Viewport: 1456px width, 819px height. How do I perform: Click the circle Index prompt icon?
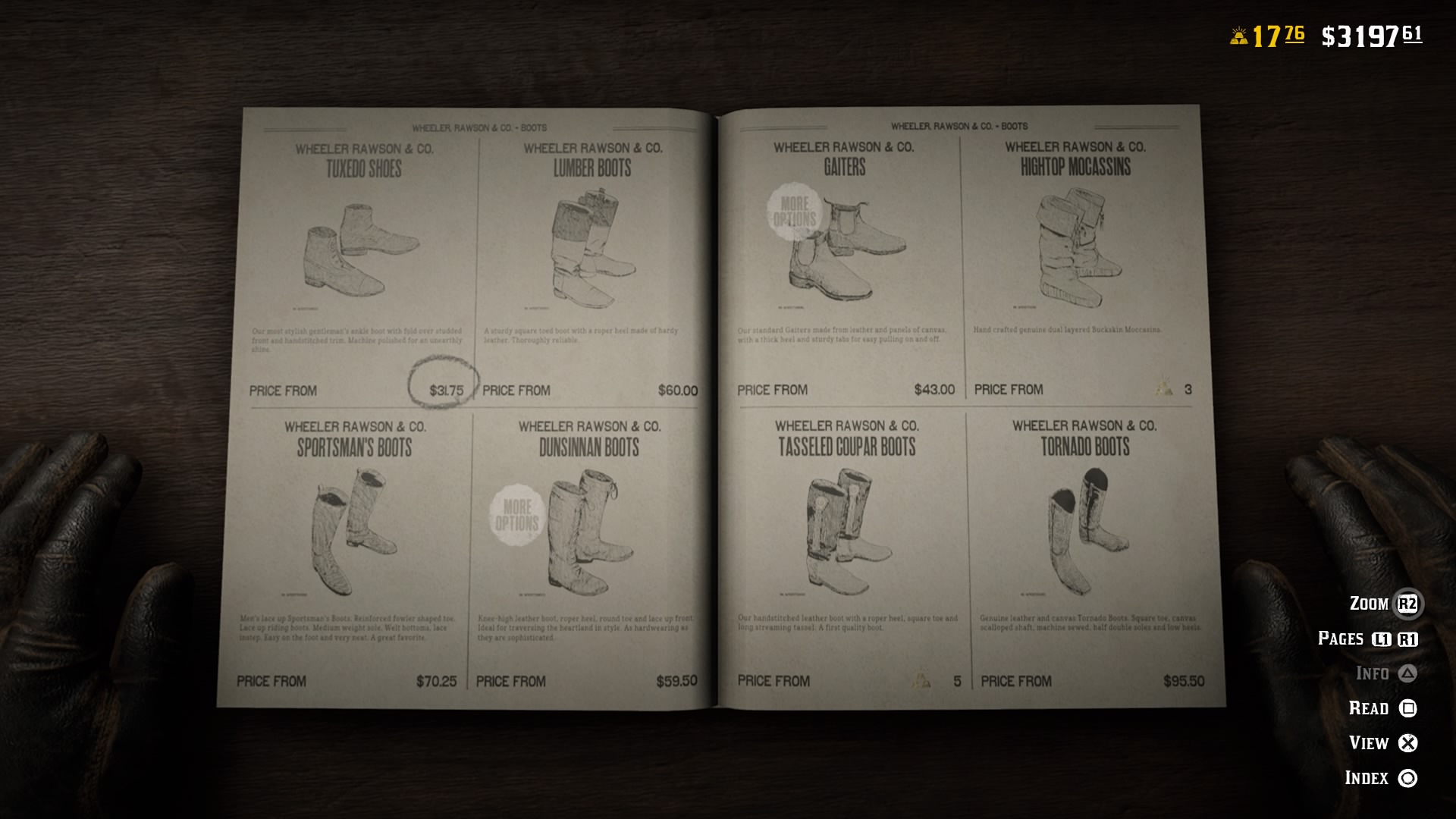[1408, 778]
